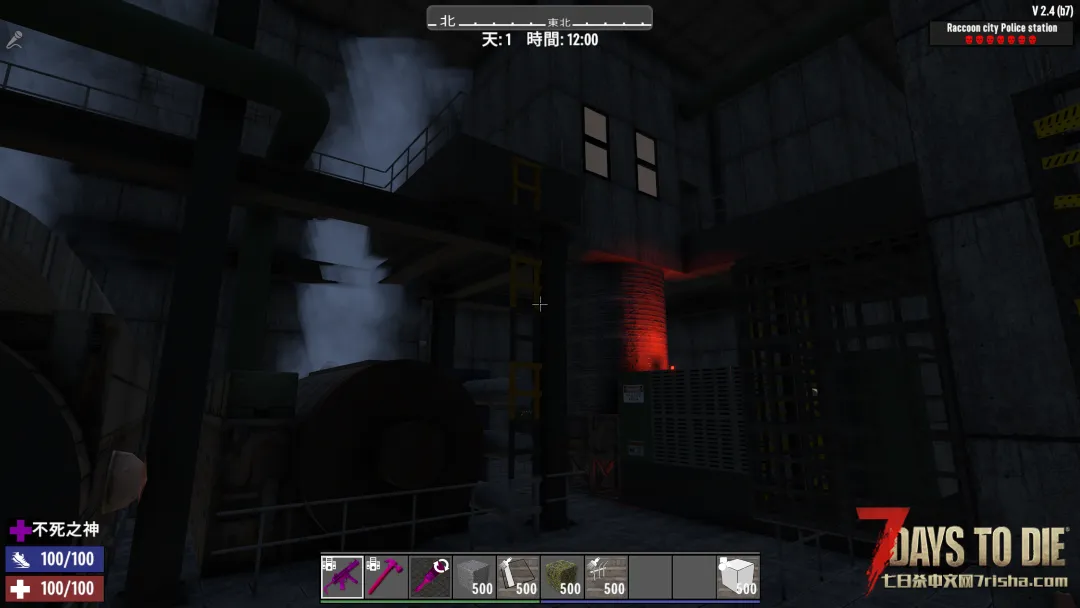Click the Raccoon city Police station label
This screenshot has height=608, width=1080.
[1001, 28]
